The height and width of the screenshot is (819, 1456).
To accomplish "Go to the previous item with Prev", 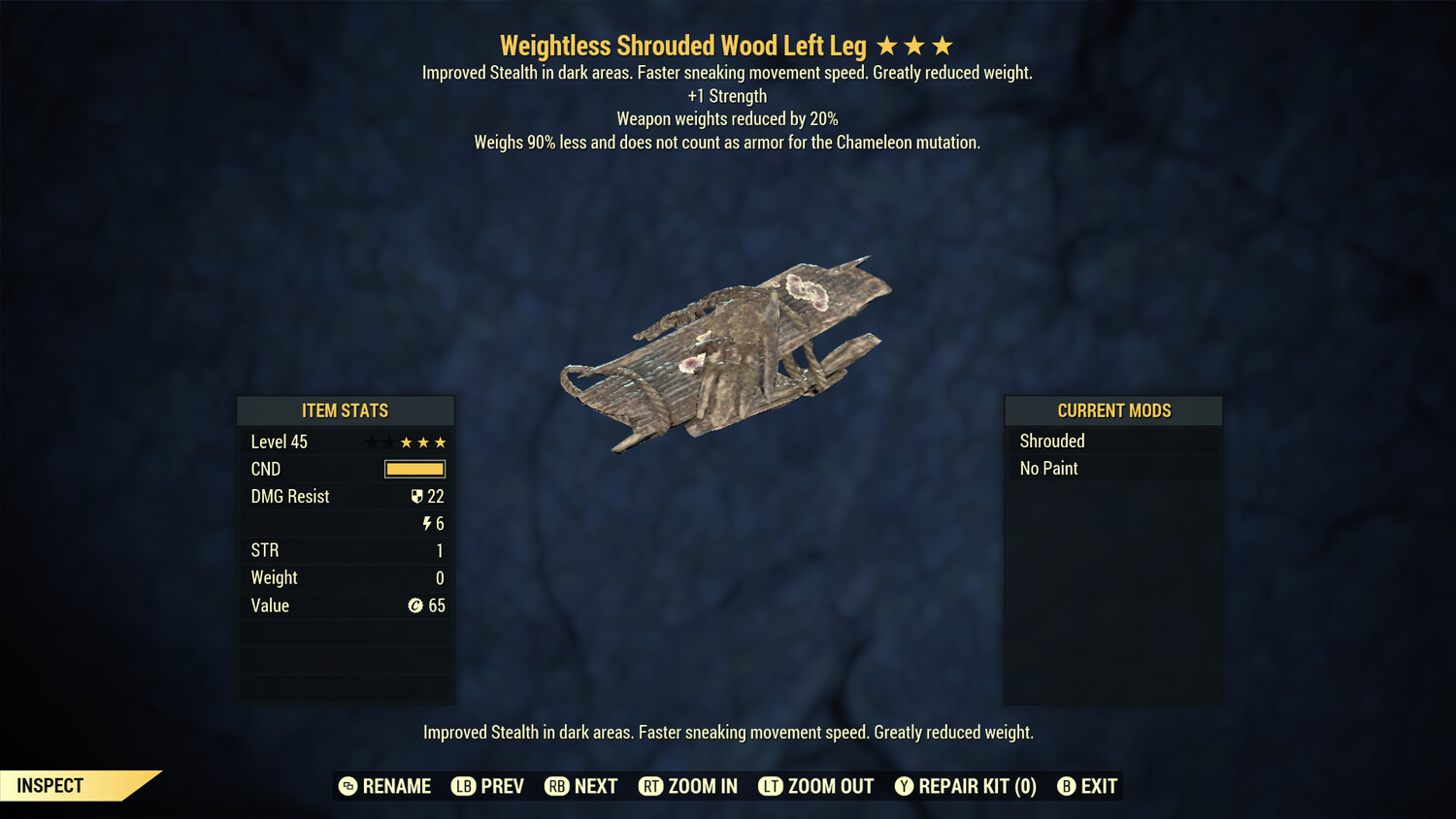I will [x=488, y=786].
